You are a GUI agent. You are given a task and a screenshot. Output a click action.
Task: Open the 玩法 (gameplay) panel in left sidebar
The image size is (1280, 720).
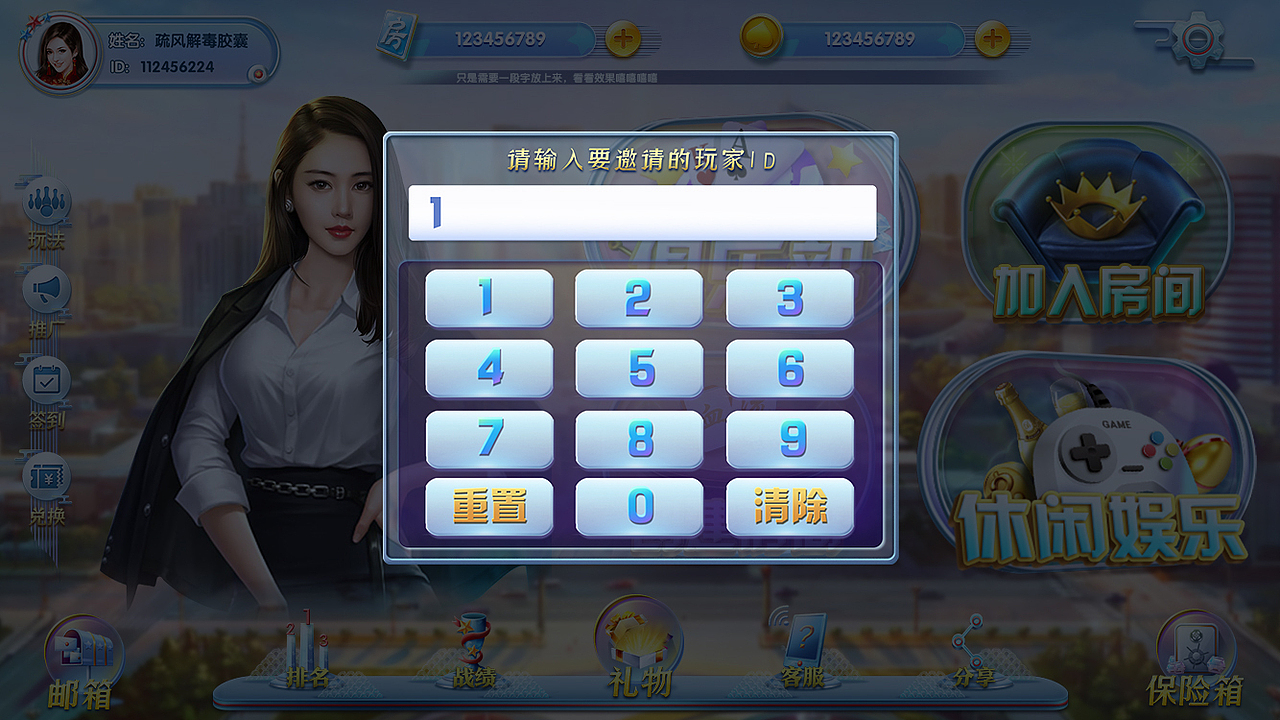tap(45, 205)
